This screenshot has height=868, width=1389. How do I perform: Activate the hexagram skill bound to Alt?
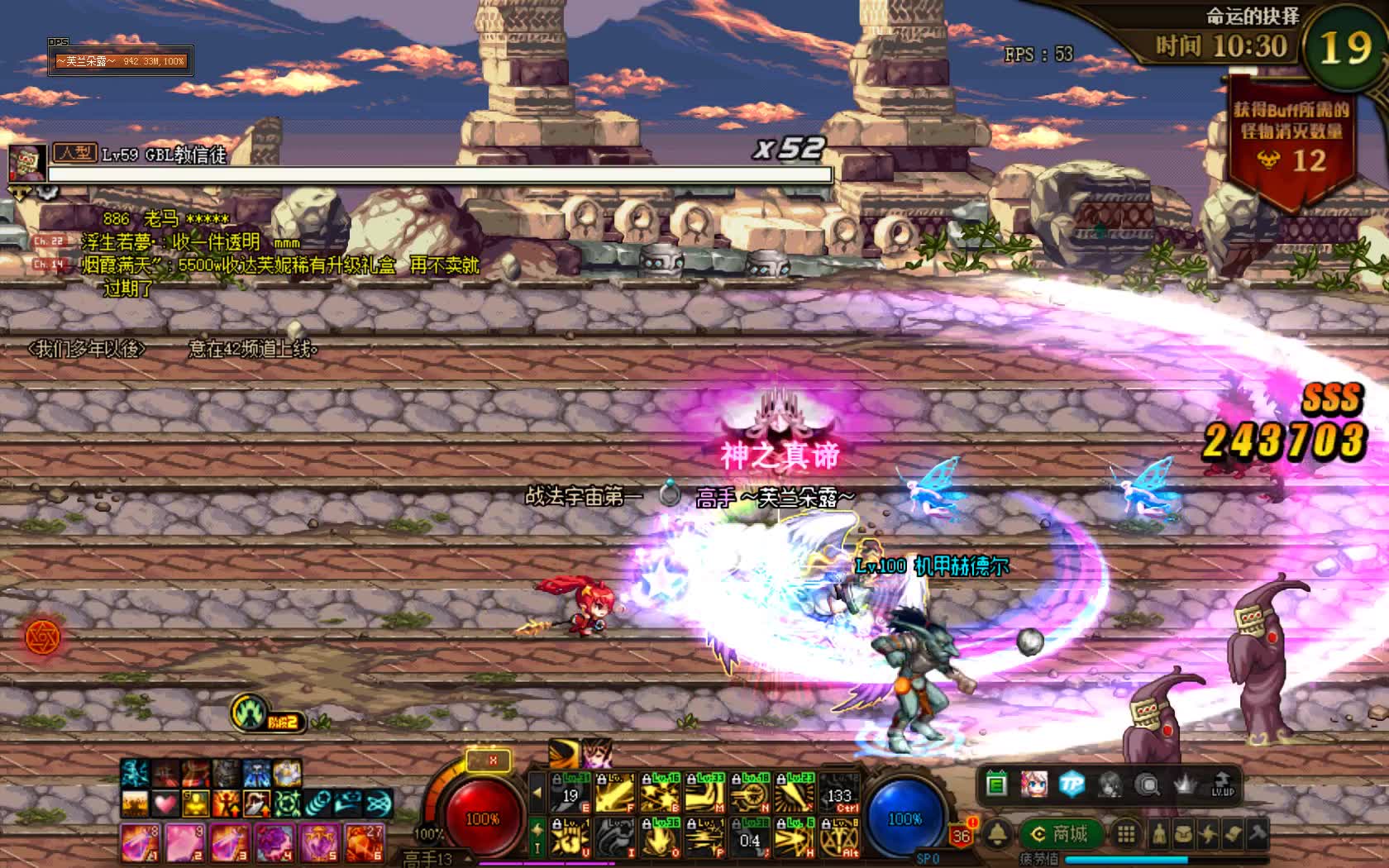840,837
